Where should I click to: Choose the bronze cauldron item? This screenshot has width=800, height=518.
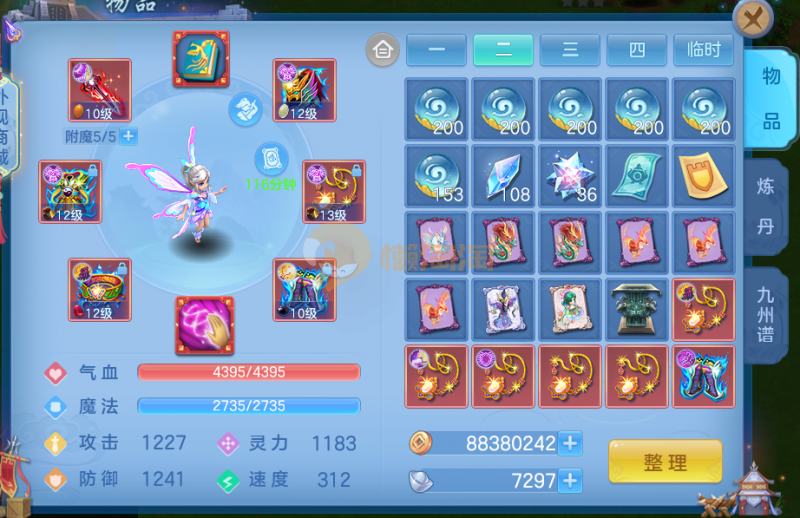point(637,310)
